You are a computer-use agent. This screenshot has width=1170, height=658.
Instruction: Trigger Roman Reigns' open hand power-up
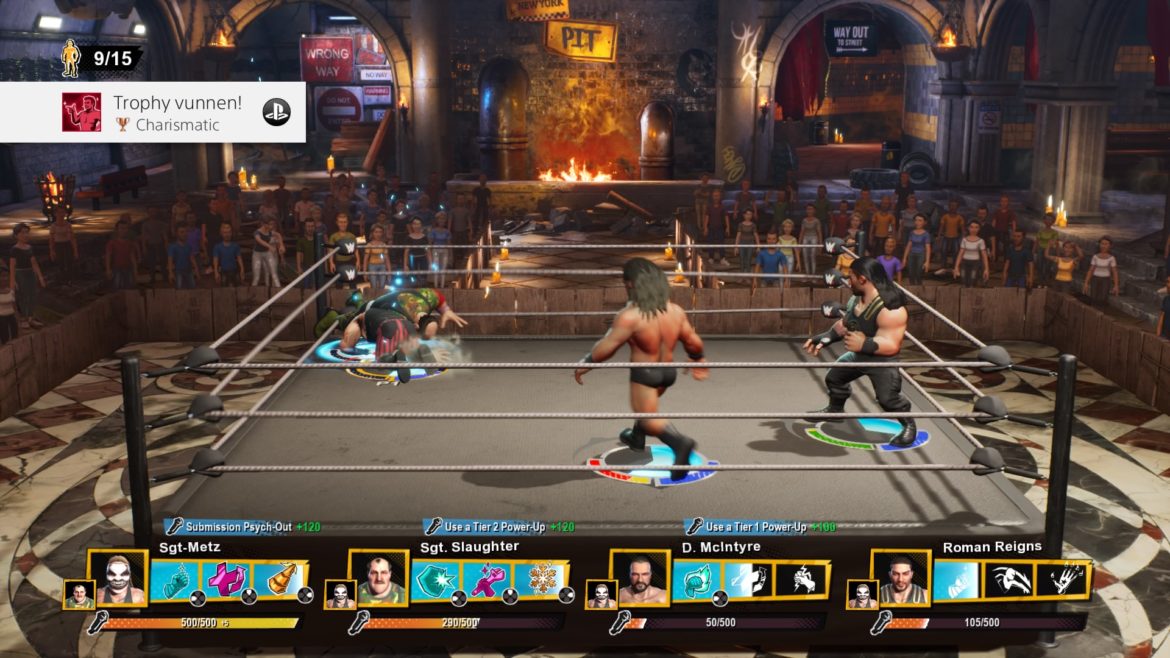[x=1061, y=580]
